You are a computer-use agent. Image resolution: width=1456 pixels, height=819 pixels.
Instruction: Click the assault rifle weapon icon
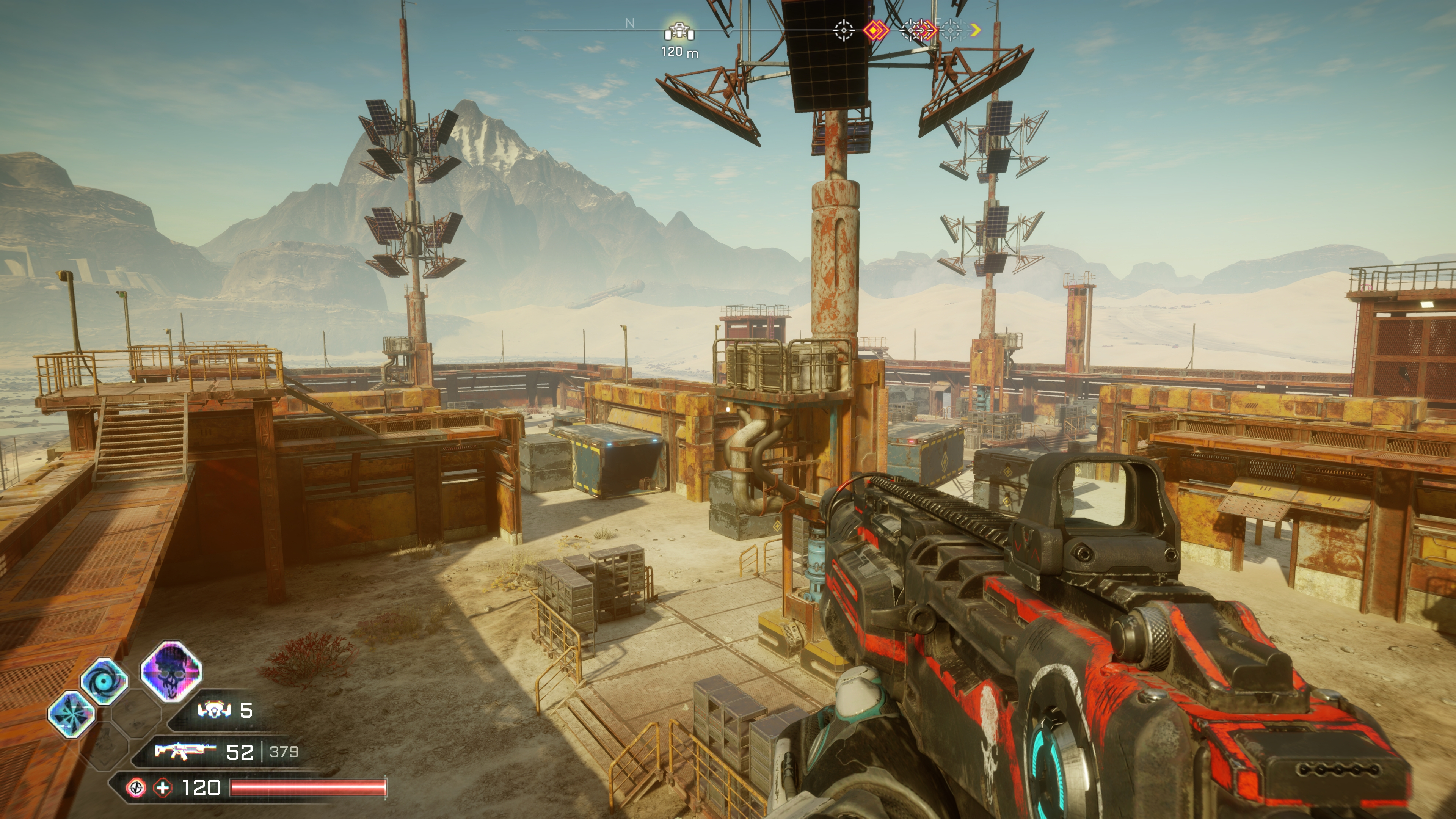pyautogui.click(x=185, y=751)
